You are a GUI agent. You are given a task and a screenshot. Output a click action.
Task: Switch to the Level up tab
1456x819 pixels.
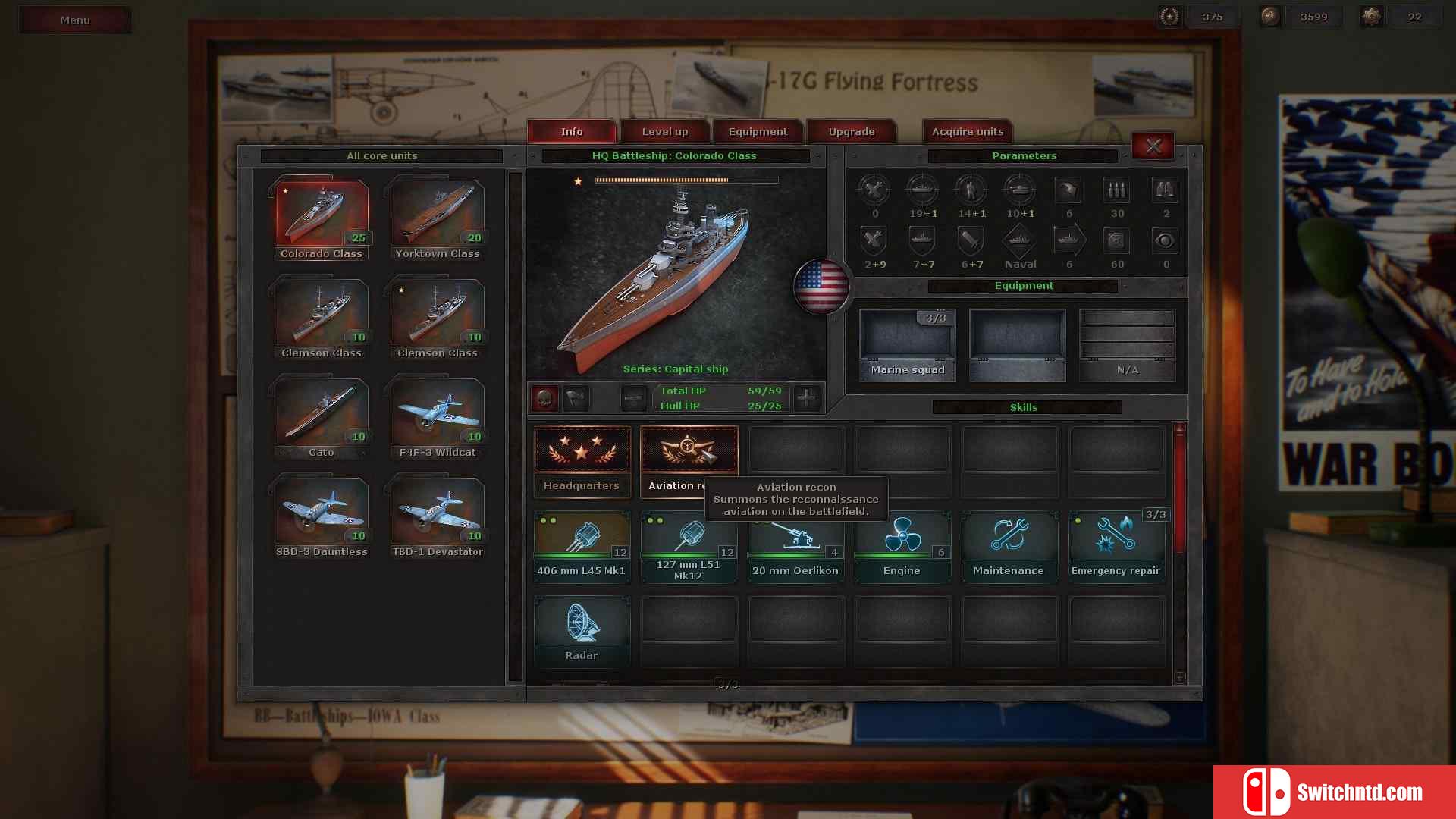[x=664, y=131]
